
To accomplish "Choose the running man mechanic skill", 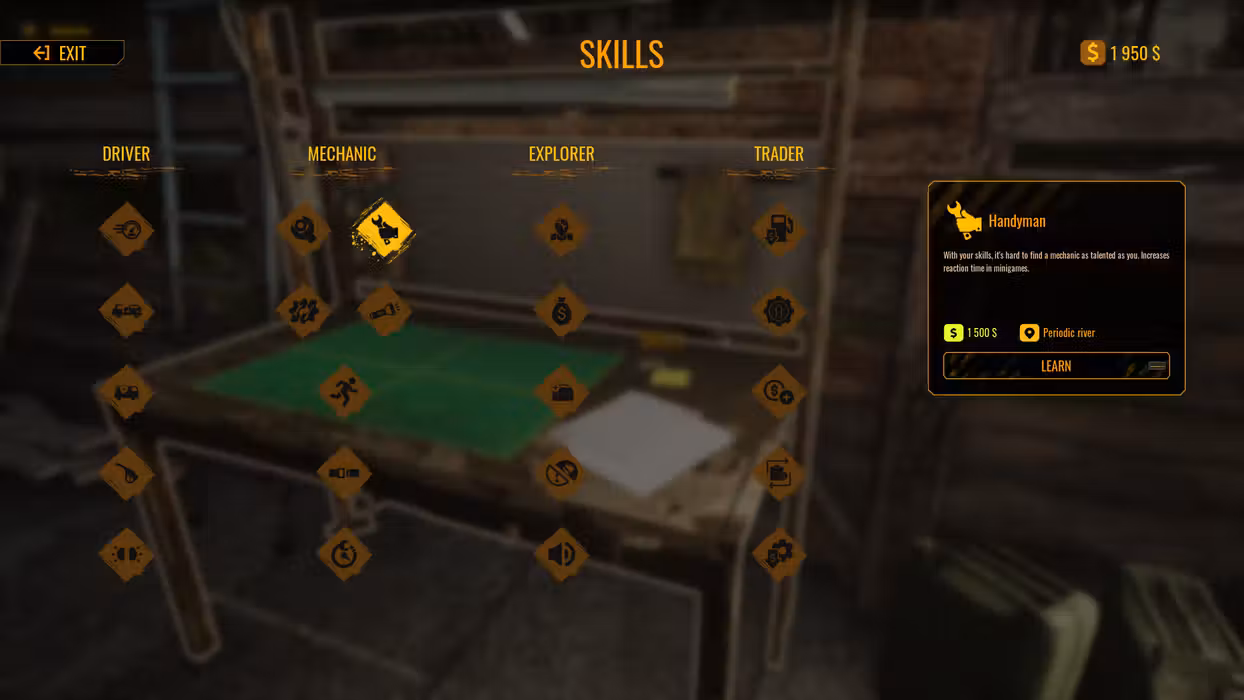I will pos(344,391).
